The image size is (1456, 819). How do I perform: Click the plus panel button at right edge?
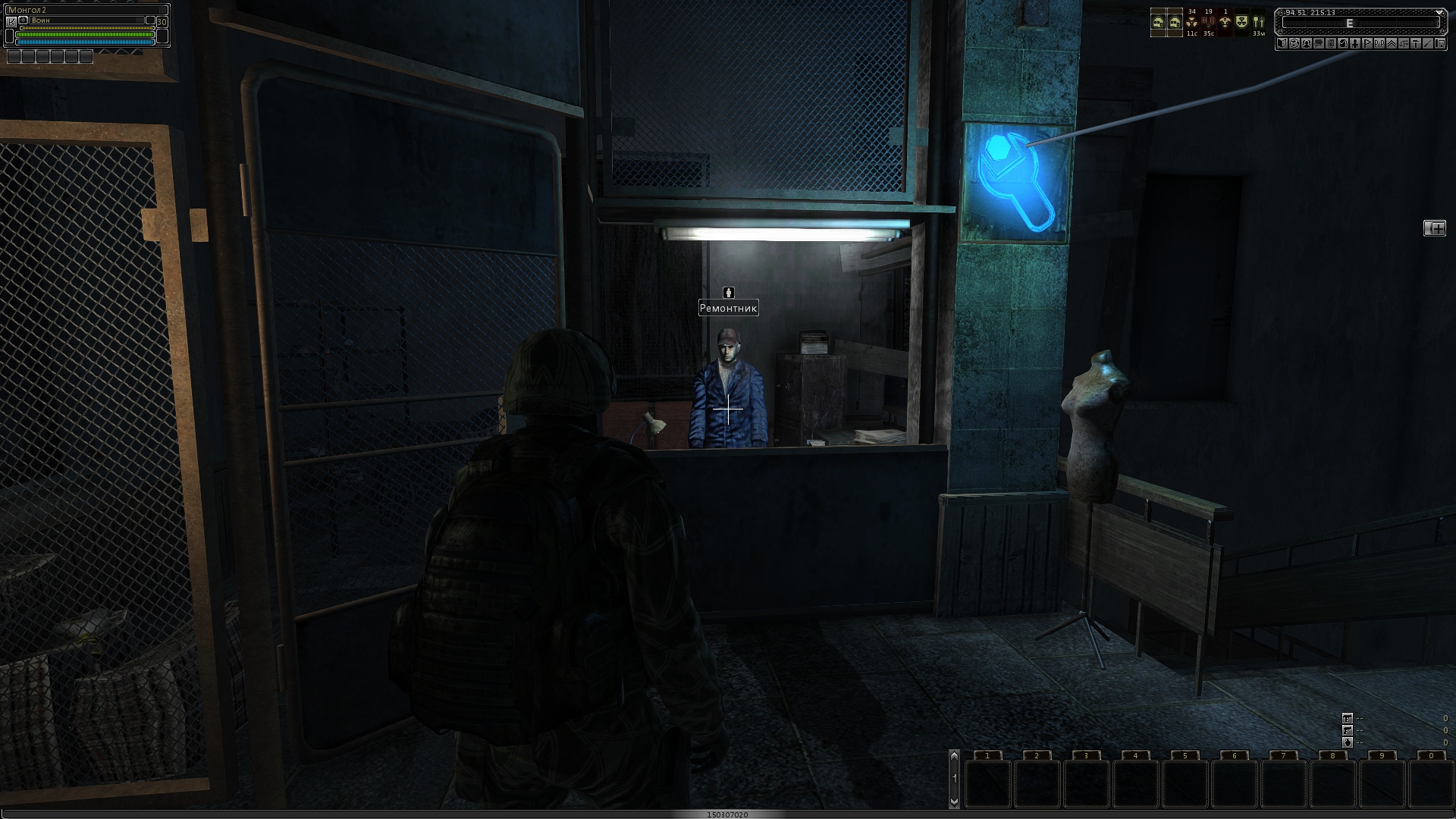click(1435, 228)
